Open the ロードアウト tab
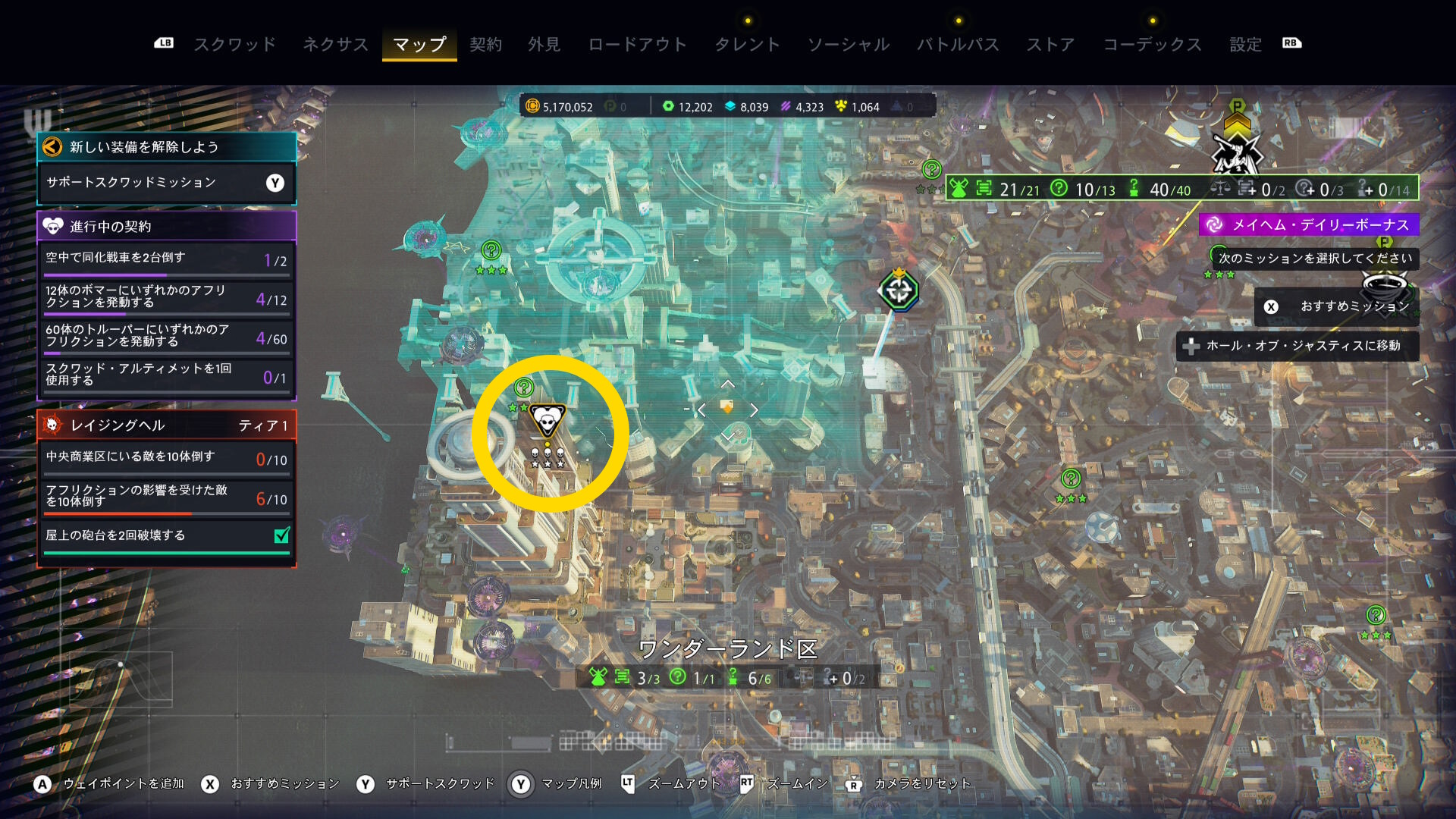The height and width of the screenshot is (819, 1456). point(637,45)
